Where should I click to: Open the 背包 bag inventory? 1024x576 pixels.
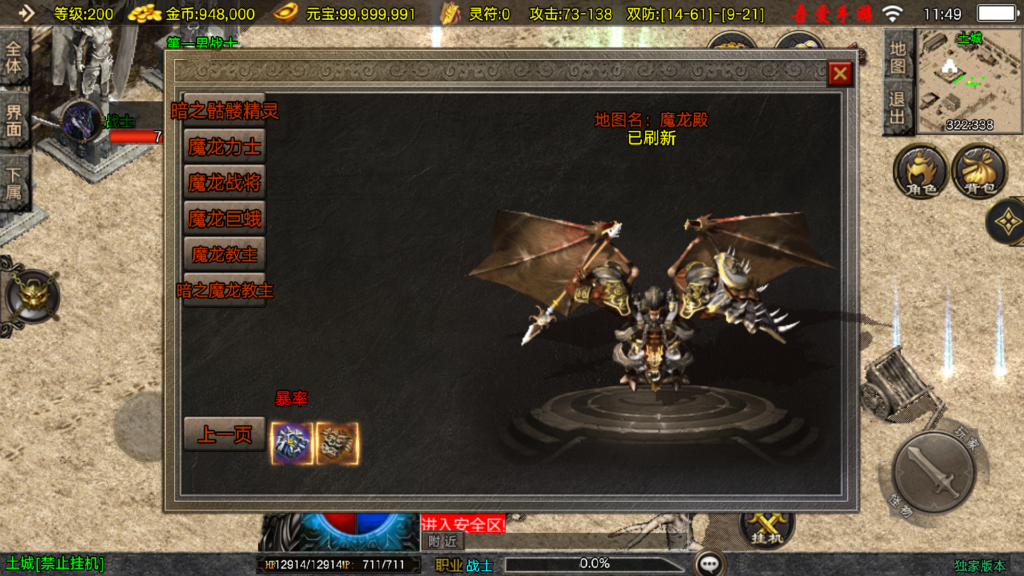pos(978,171)
